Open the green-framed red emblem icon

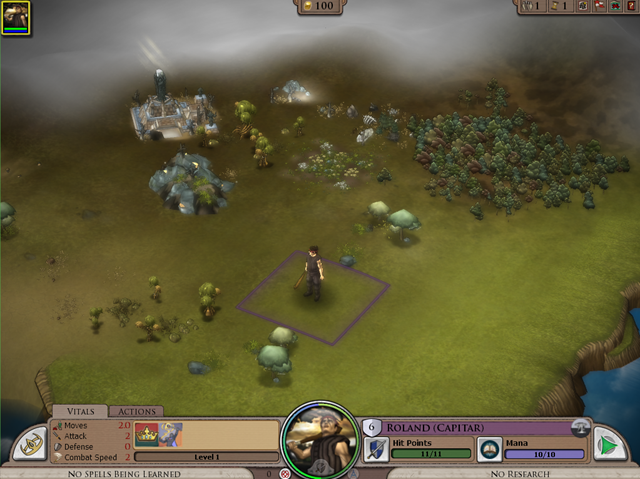(x=614, y=6)
